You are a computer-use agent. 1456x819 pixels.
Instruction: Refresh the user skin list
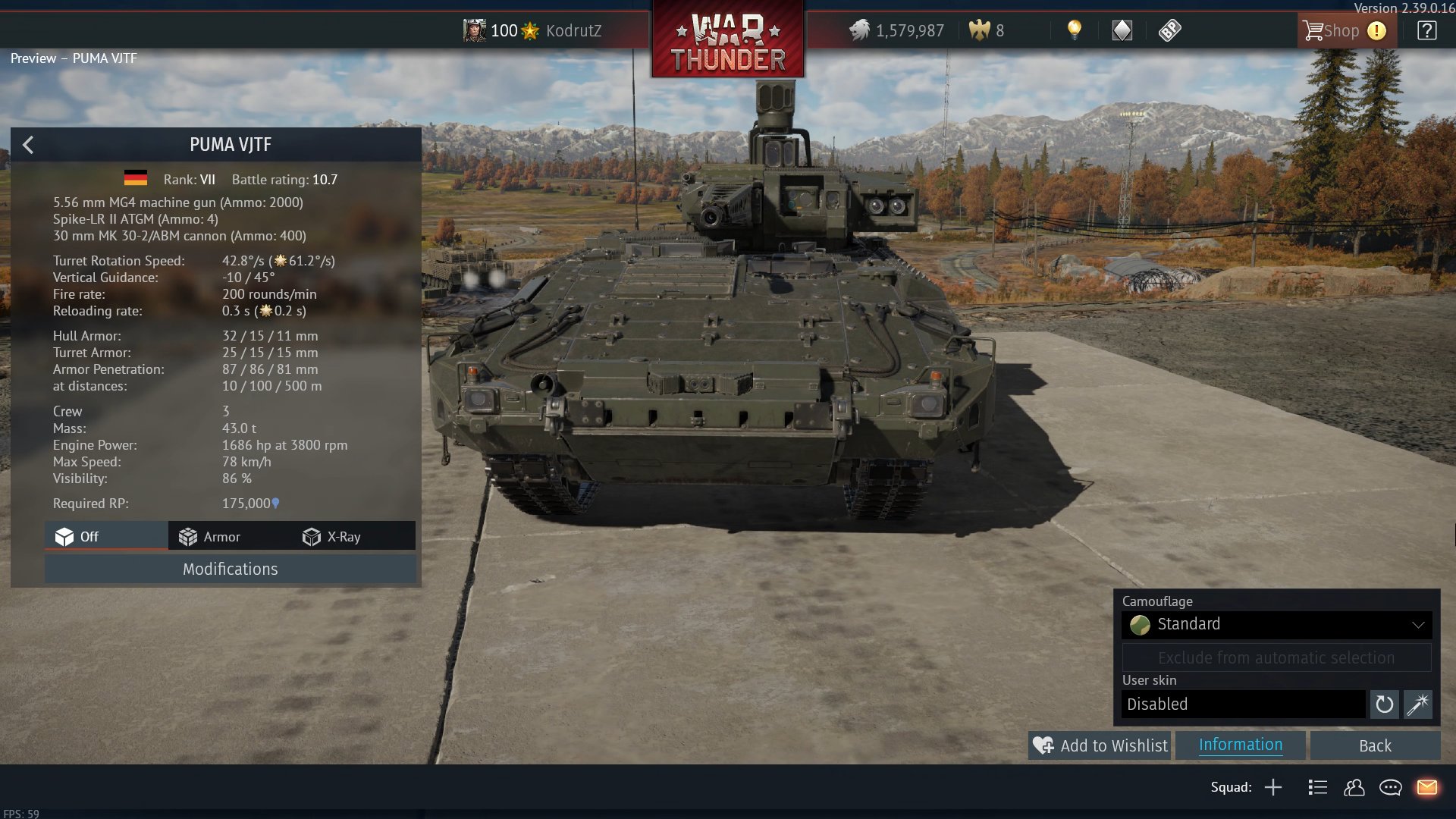[x=1384, y=704]
